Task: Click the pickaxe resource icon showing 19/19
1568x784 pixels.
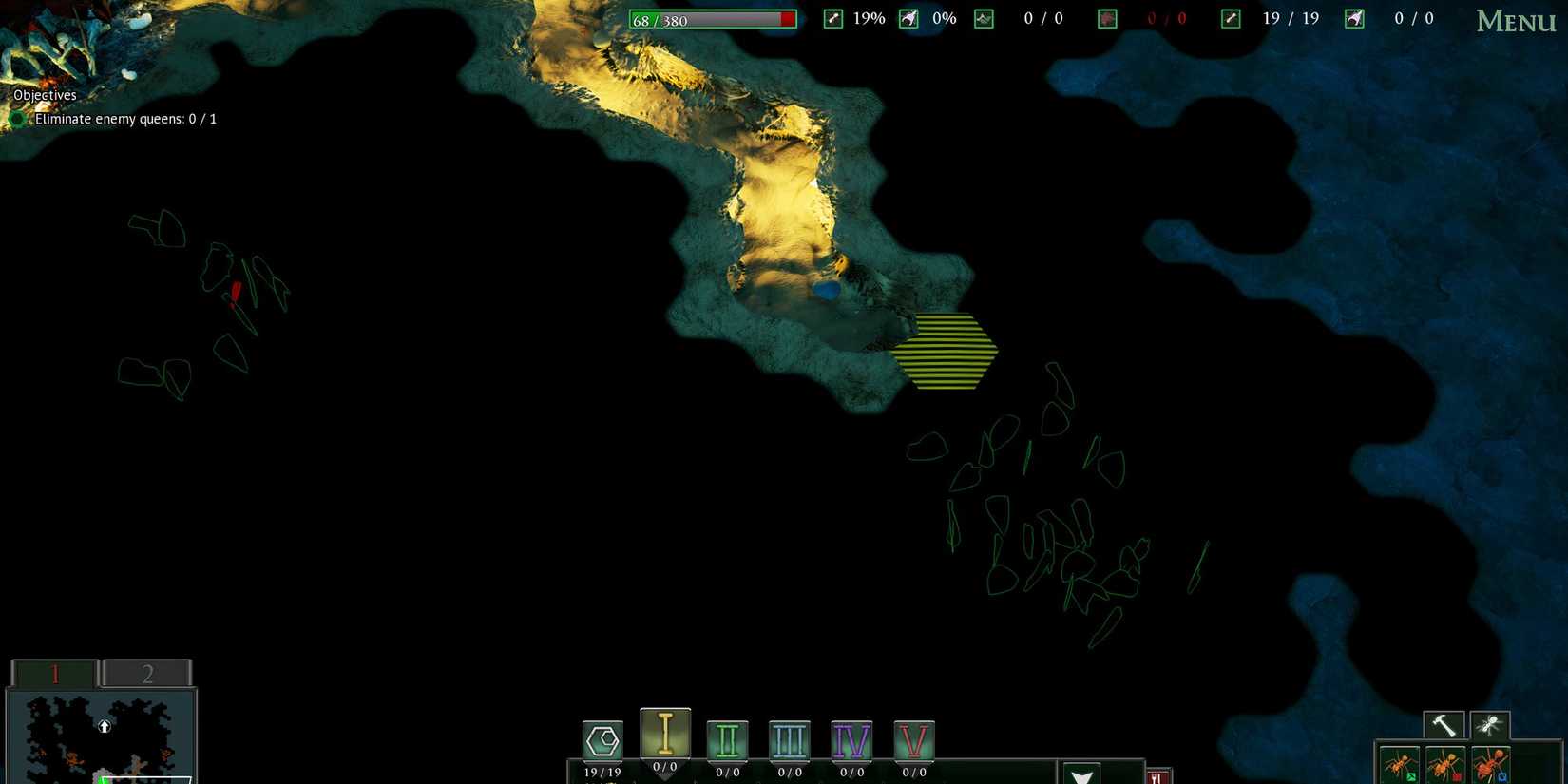Action: pyautogui.click(x=1231, y=17)
